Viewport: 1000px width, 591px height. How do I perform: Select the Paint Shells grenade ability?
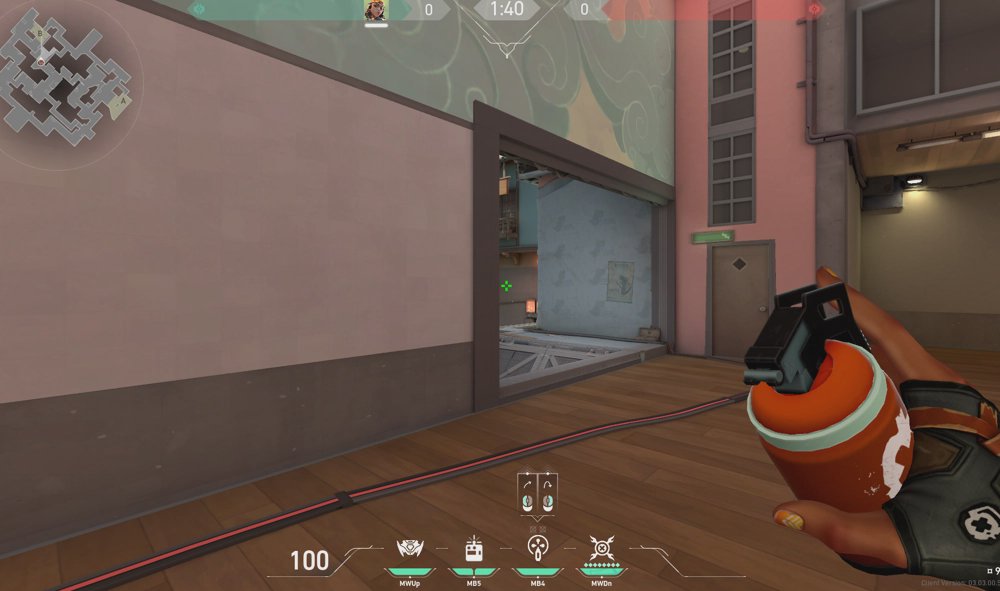(x=537, y=548)
